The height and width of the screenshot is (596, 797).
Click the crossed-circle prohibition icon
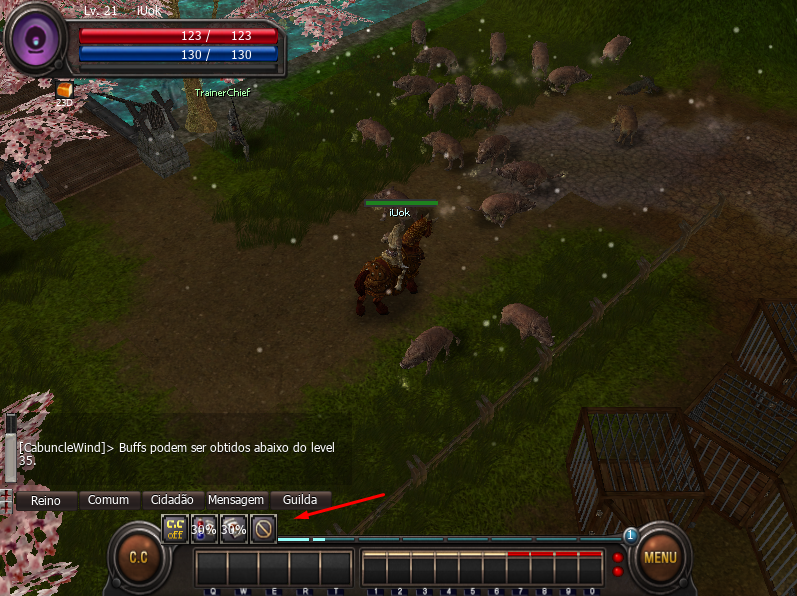[263, 527]
